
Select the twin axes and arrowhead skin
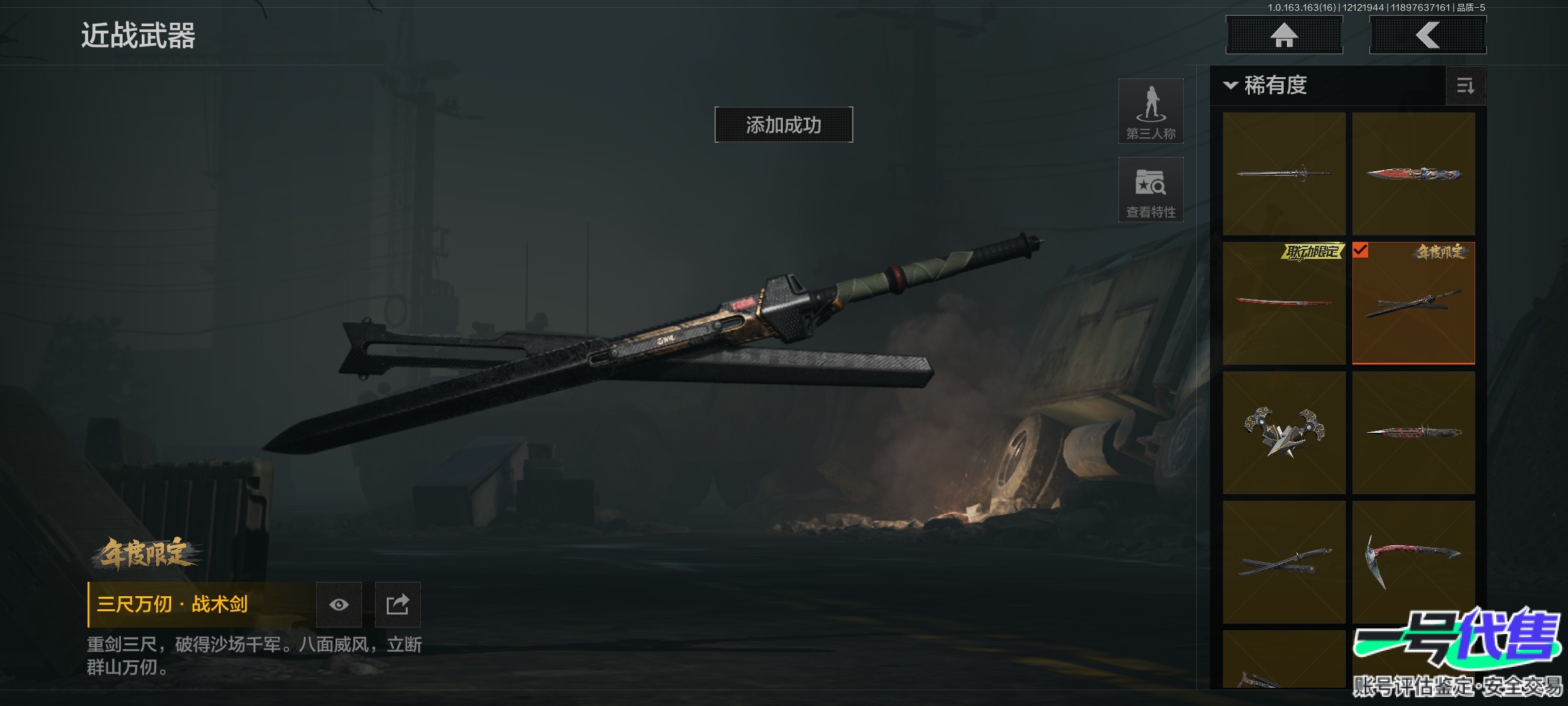[x=1284, y=433]
